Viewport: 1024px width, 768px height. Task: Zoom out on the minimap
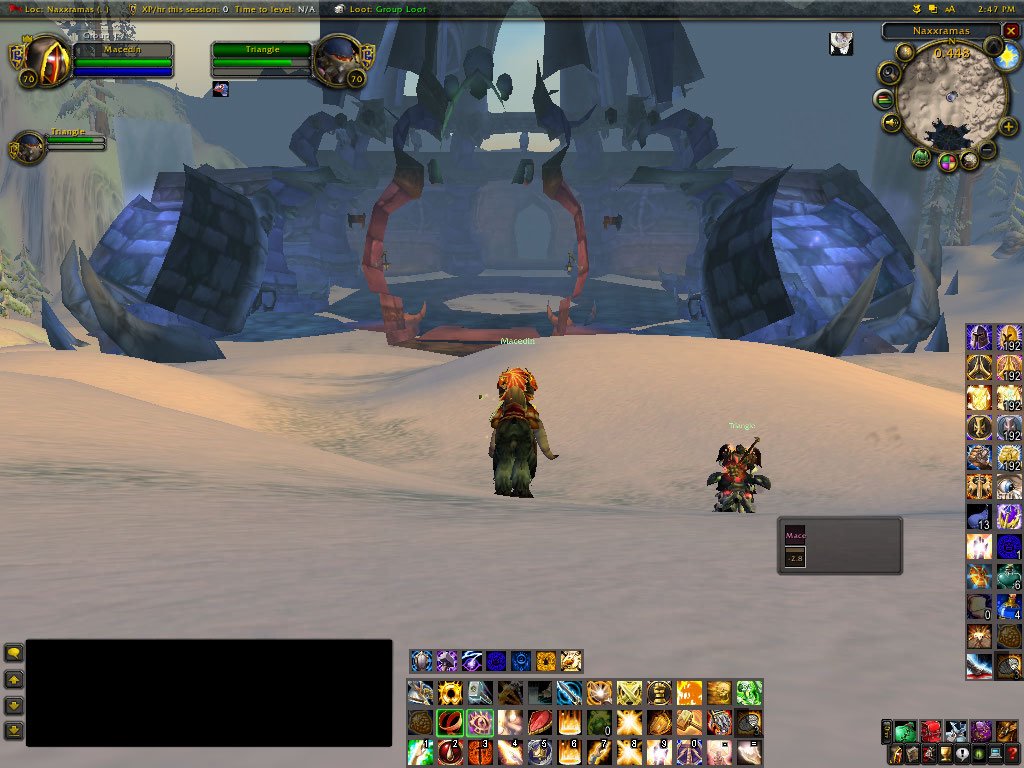tap(987, 150)
